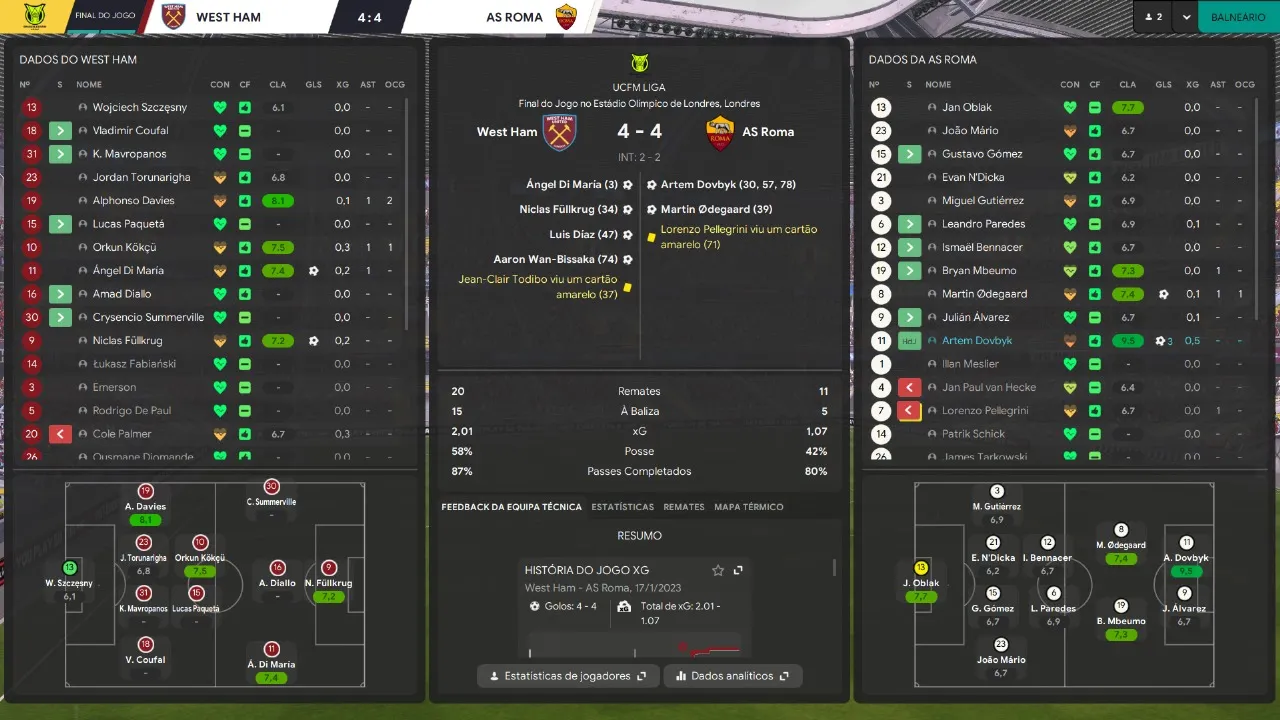Image resolution: width=1280 pixels, height=720 pixels.
Task: Click Niclas Füllkrug's pitch marker
Action: (328, 568)
